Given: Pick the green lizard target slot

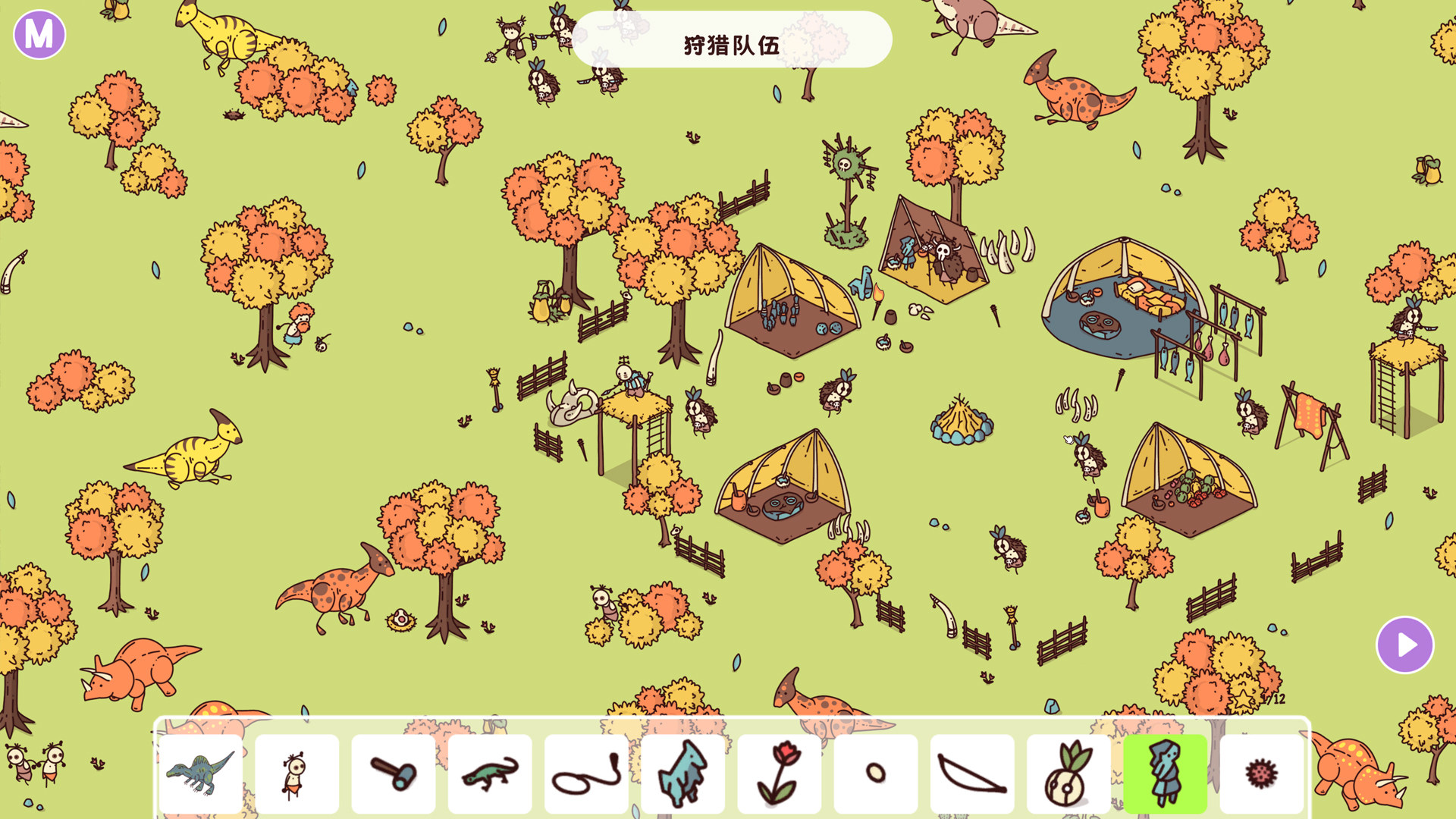Looking at the screenshot, I should coord(489,773).
